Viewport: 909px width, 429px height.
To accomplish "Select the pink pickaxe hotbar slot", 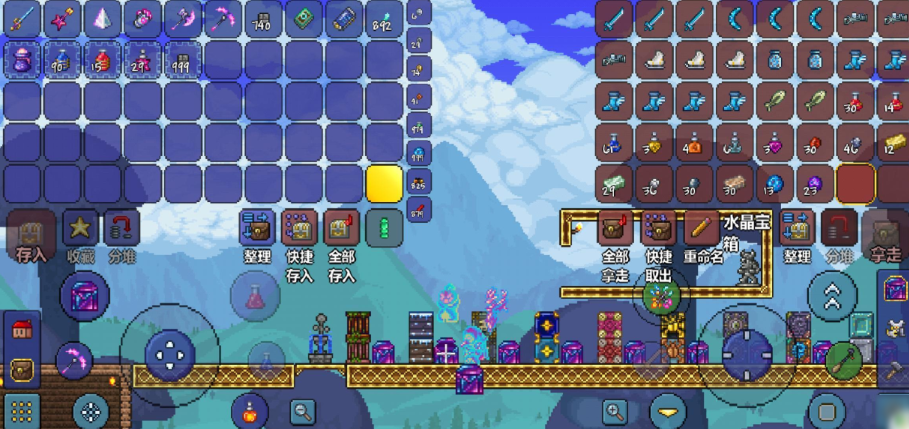I will (223, 18).
